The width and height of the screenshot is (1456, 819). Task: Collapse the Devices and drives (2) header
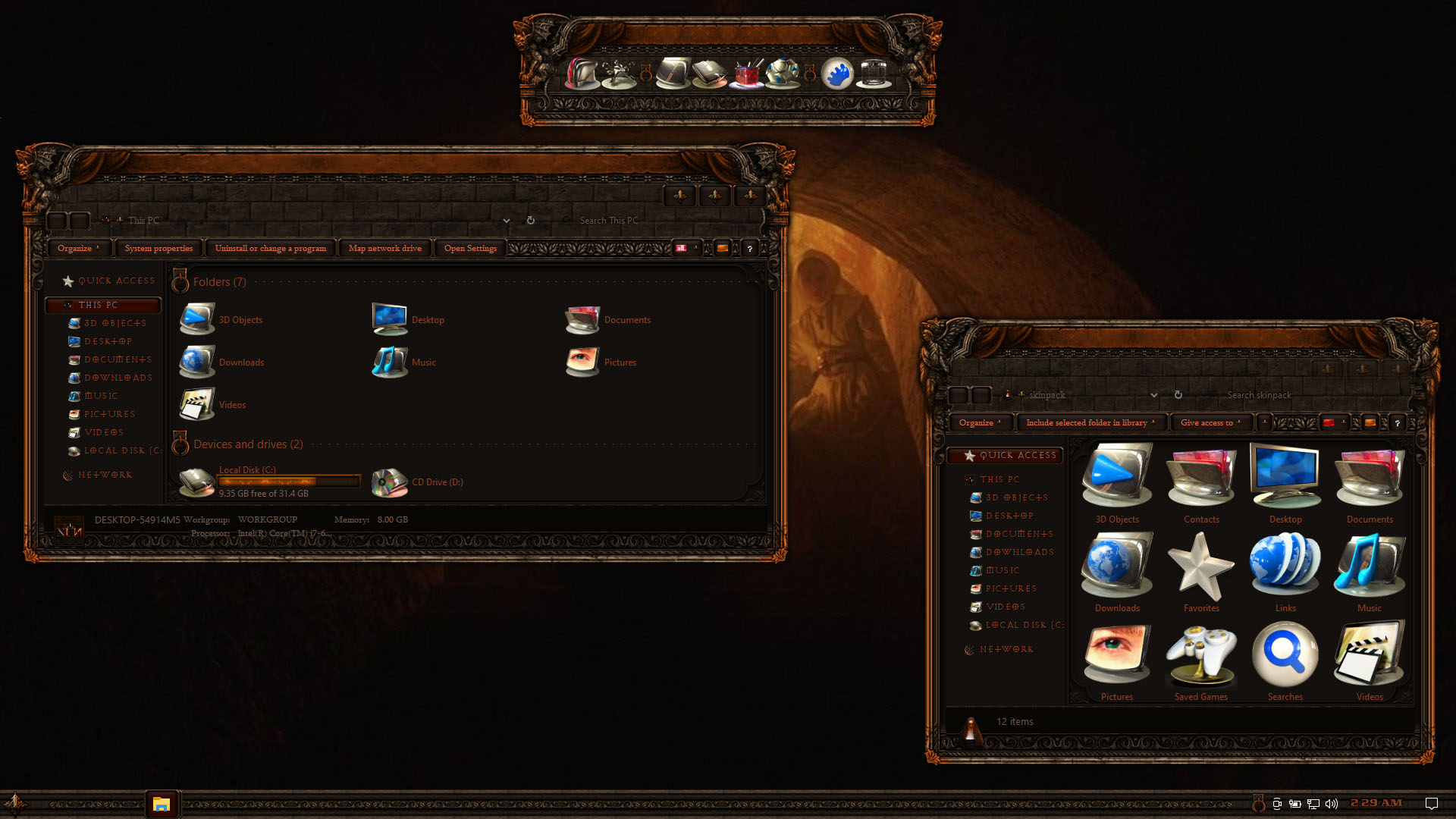[x=248, y=444]
